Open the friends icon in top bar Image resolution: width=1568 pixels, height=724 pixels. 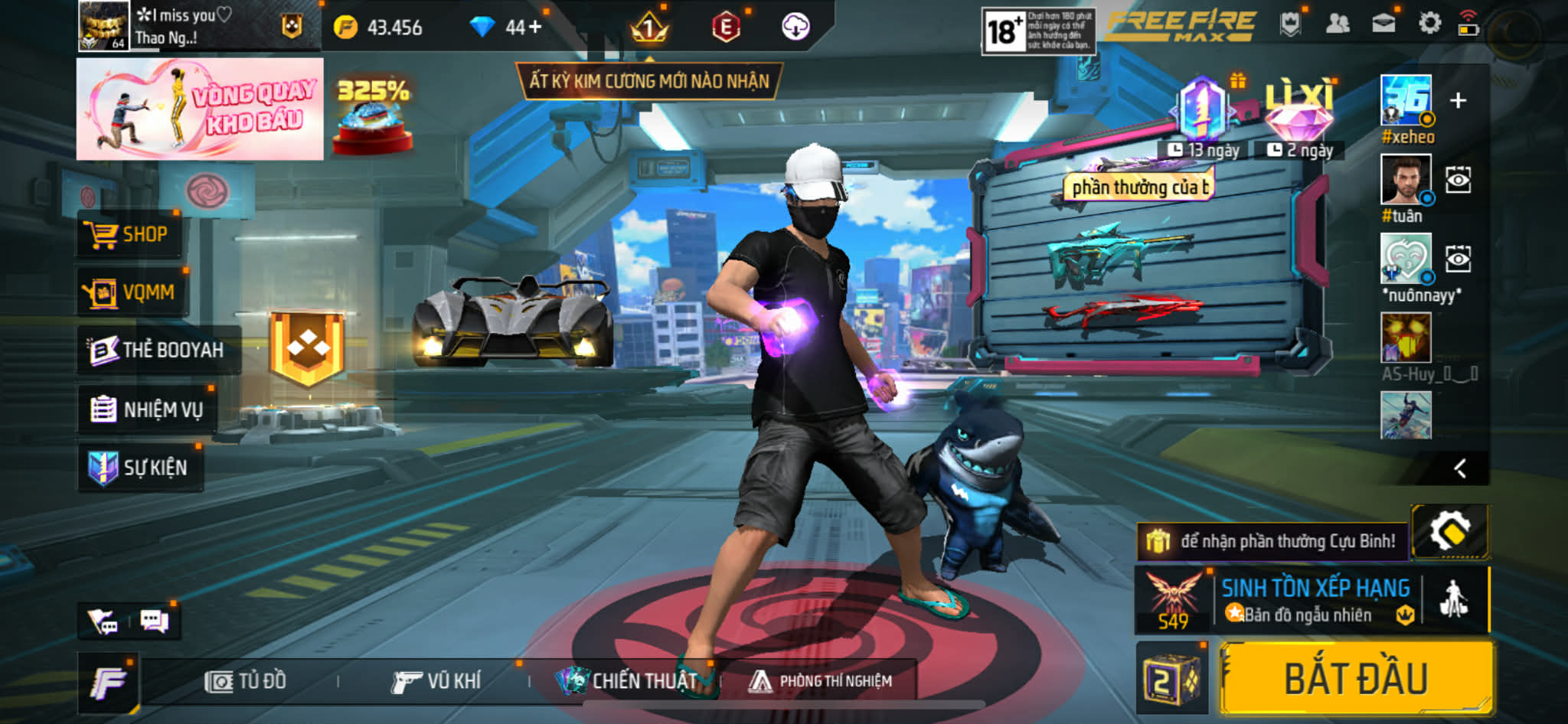pos(1337,24)
